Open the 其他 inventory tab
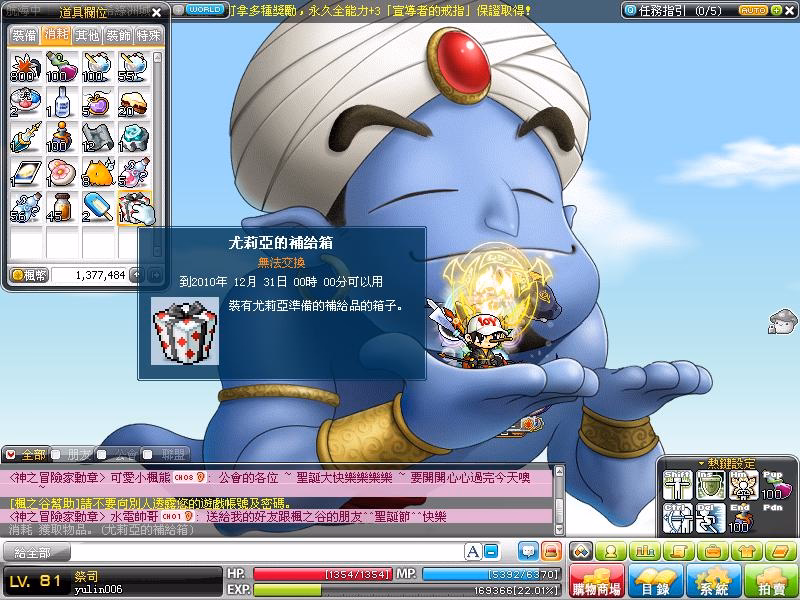 87,35
